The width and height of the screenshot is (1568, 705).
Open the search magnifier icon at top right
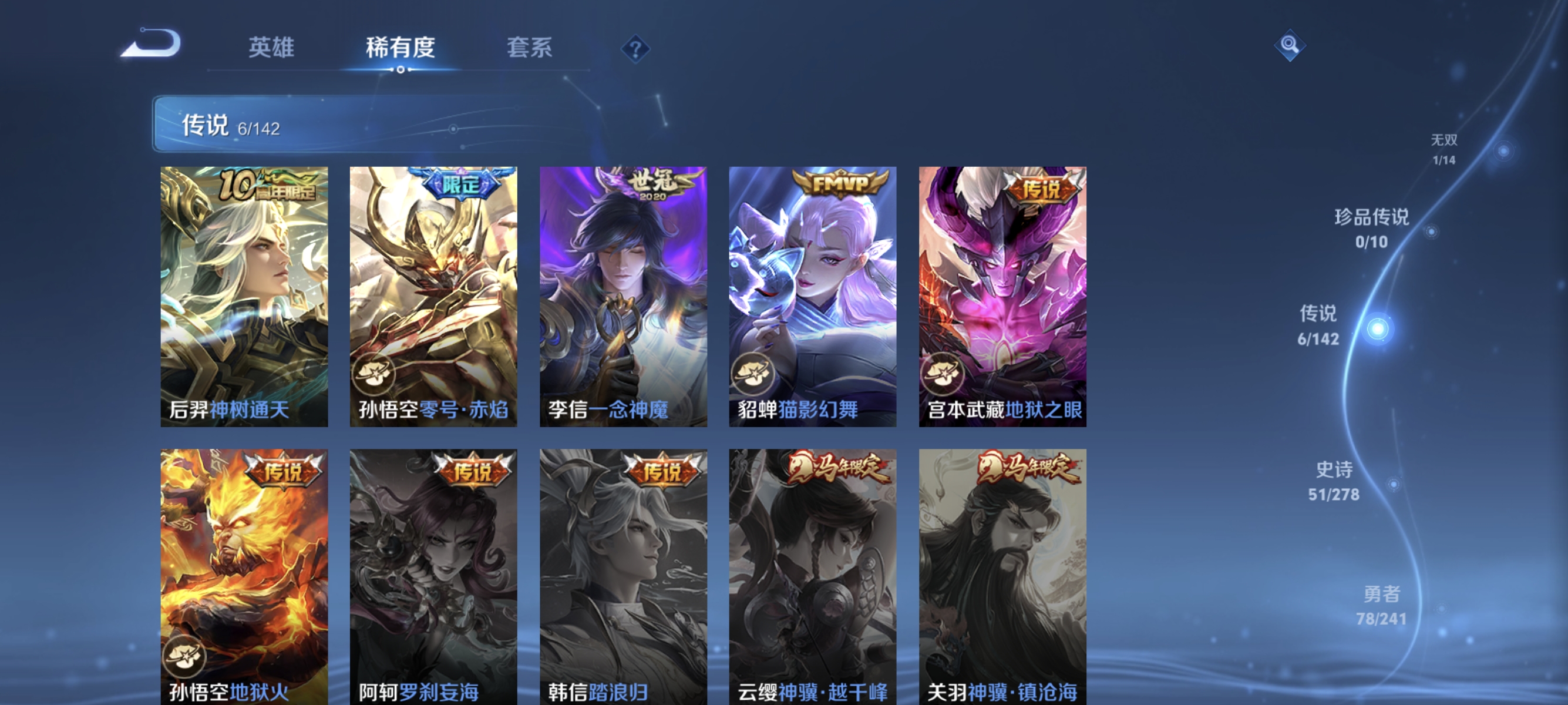[1290, 46]
